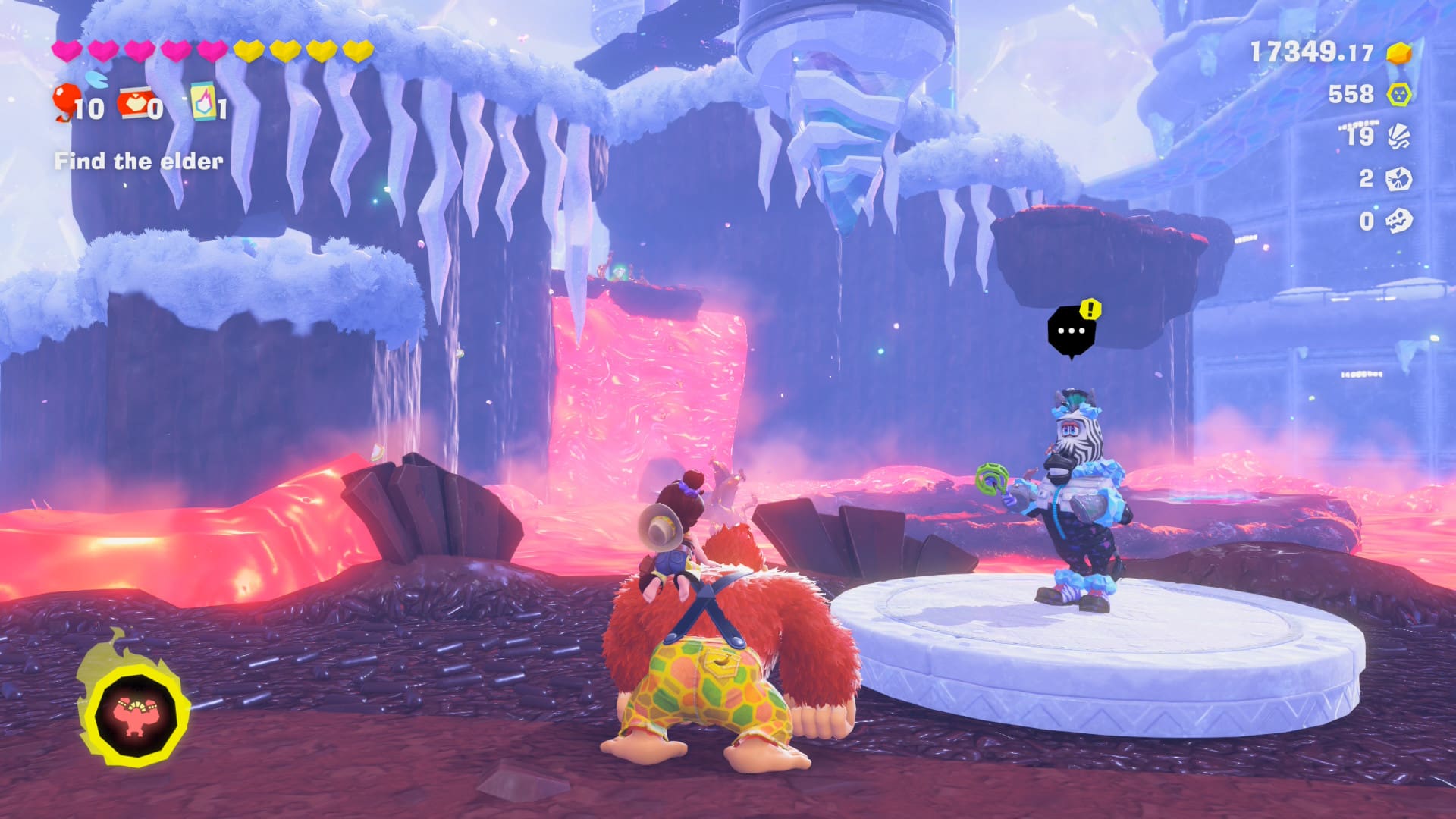Image resolution: width=1456 pixels, height=819 pixels.
Task: Click the fossil icon showing 19
Action: tap(1399, 136)
